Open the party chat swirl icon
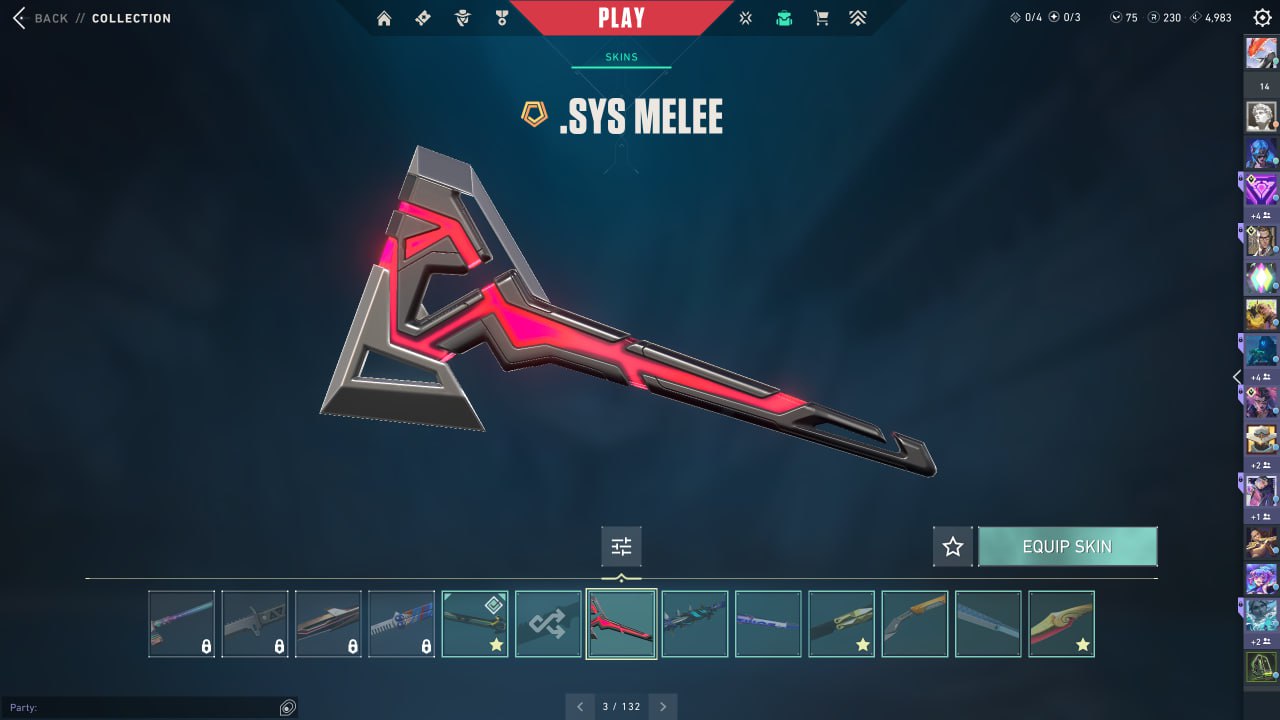The height and width of the screenshot is (720, 1280). coord(288,707)
